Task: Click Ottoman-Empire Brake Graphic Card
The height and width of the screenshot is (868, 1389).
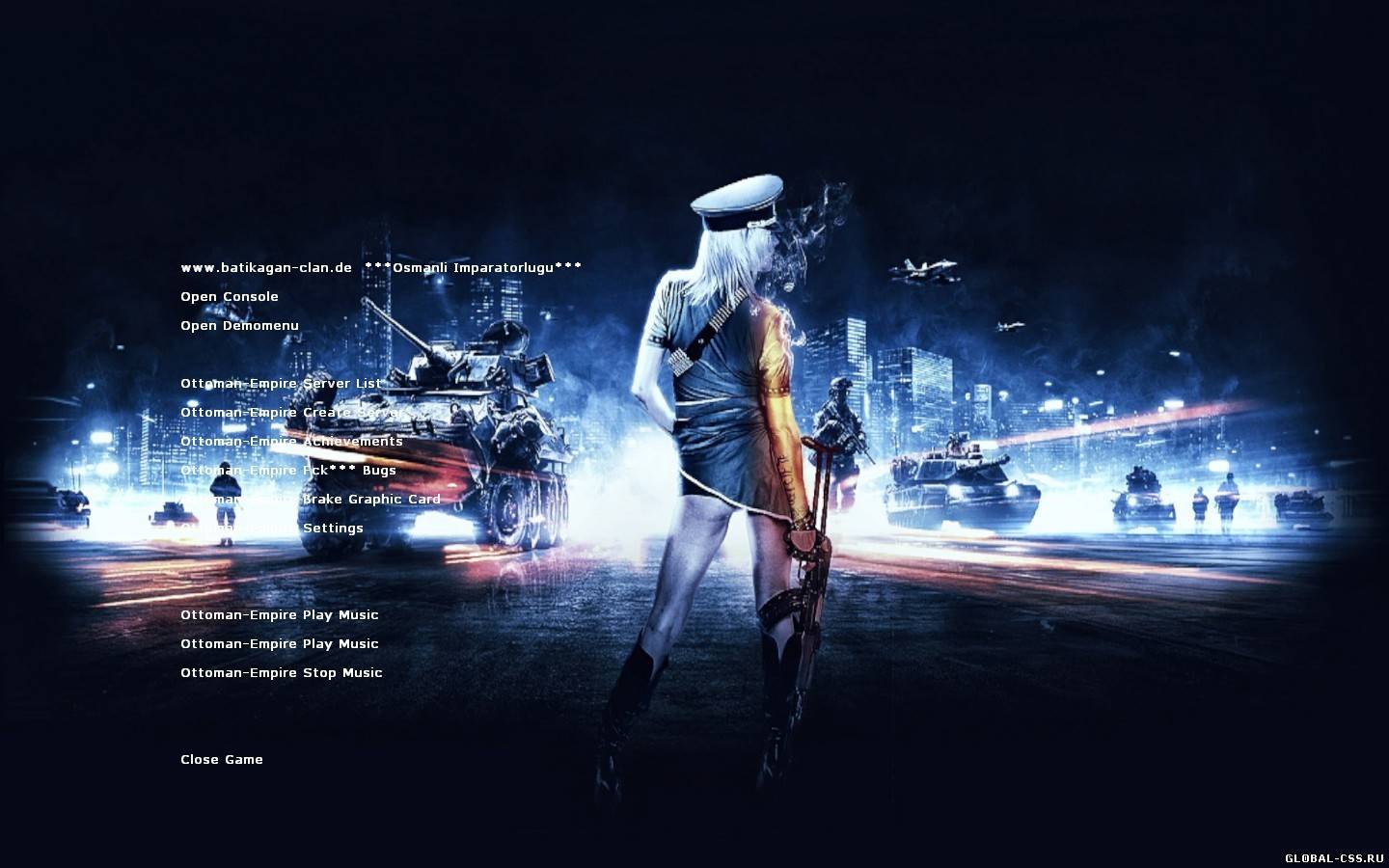Action: pyautogui.click(x=309, y=499)
